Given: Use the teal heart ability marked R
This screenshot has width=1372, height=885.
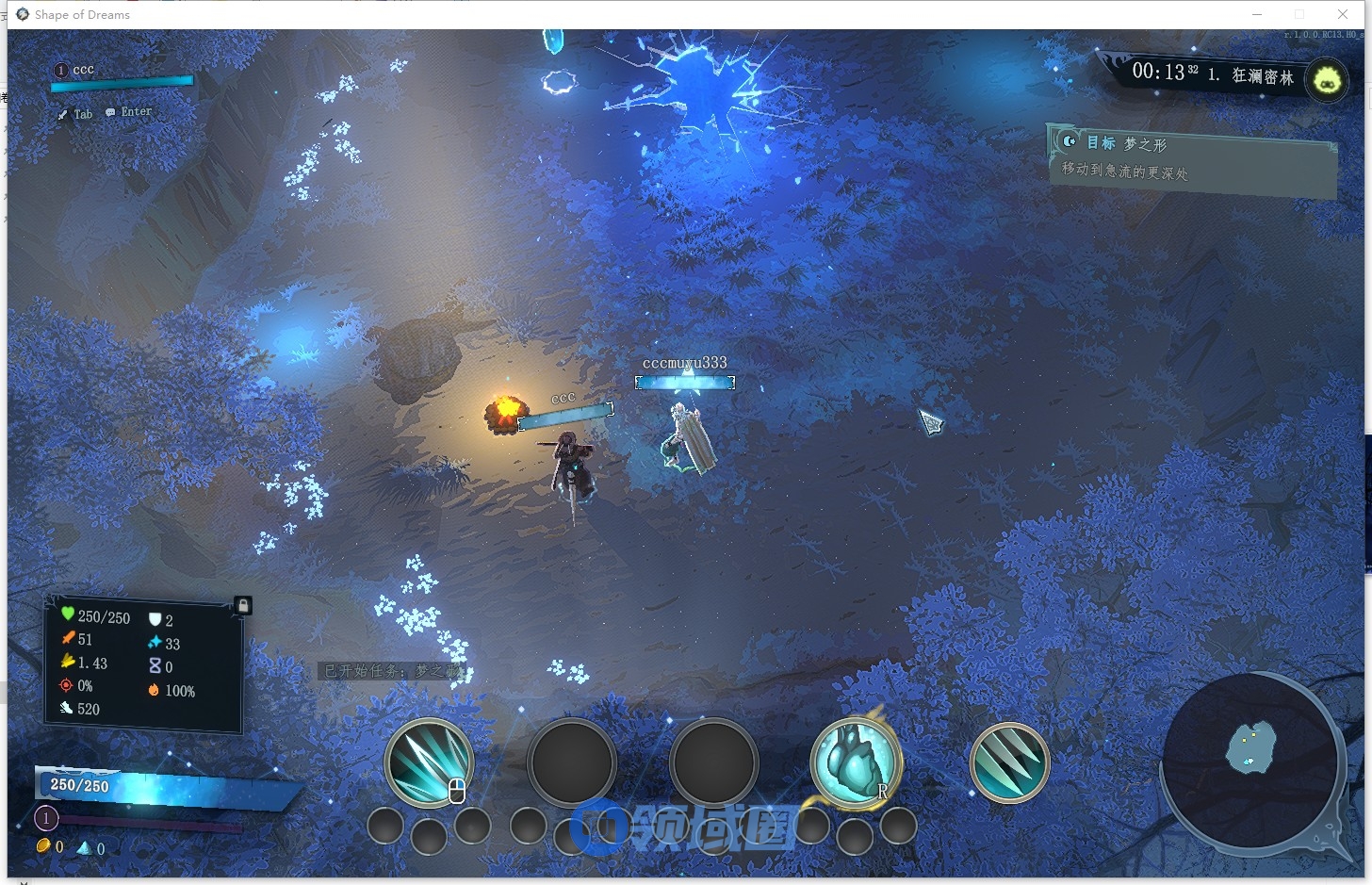Looking at the screenshot, I should point(856,762).
